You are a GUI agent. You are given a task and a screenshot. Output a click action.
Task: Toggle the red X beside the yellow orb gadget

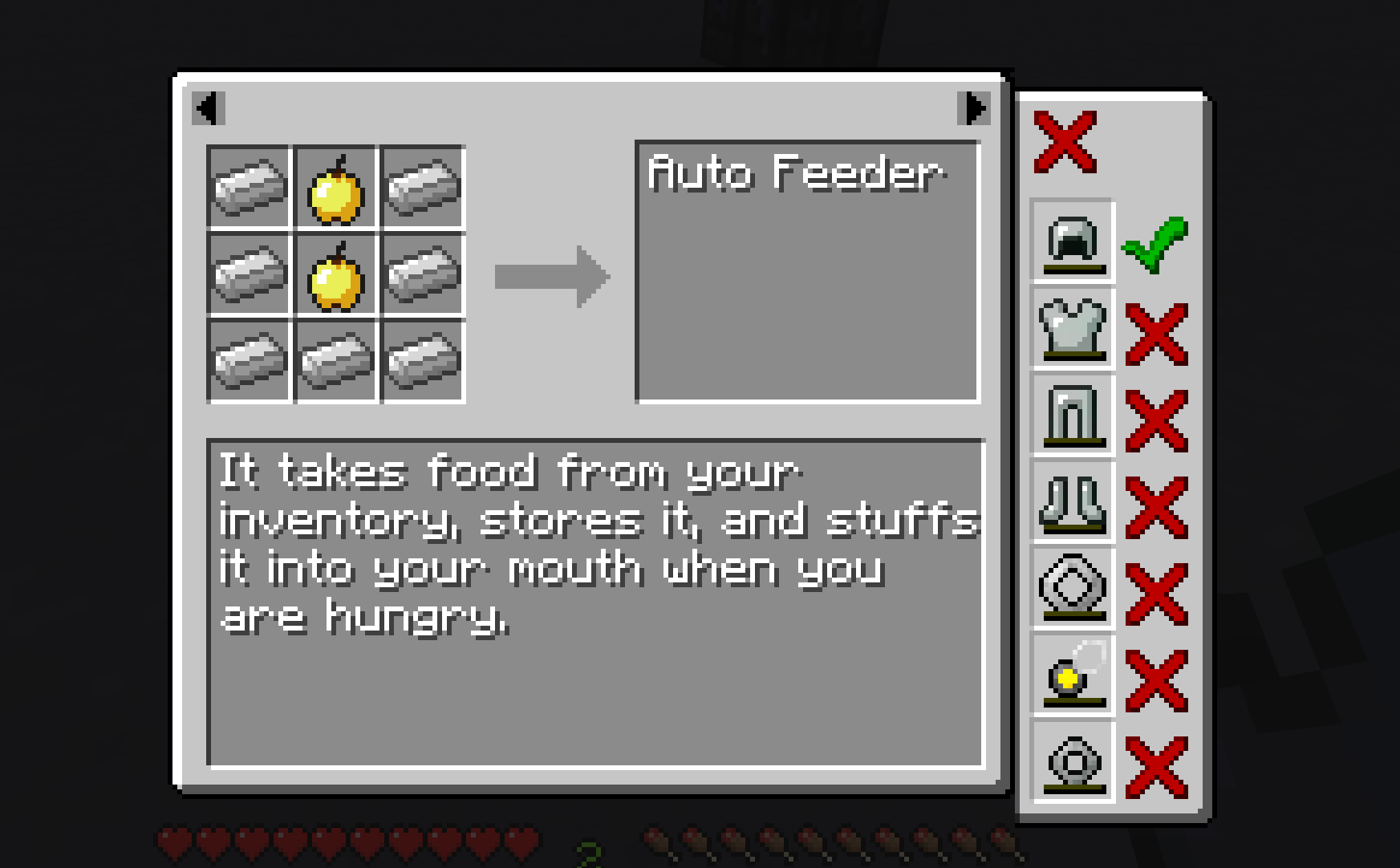pos(1156,680)
